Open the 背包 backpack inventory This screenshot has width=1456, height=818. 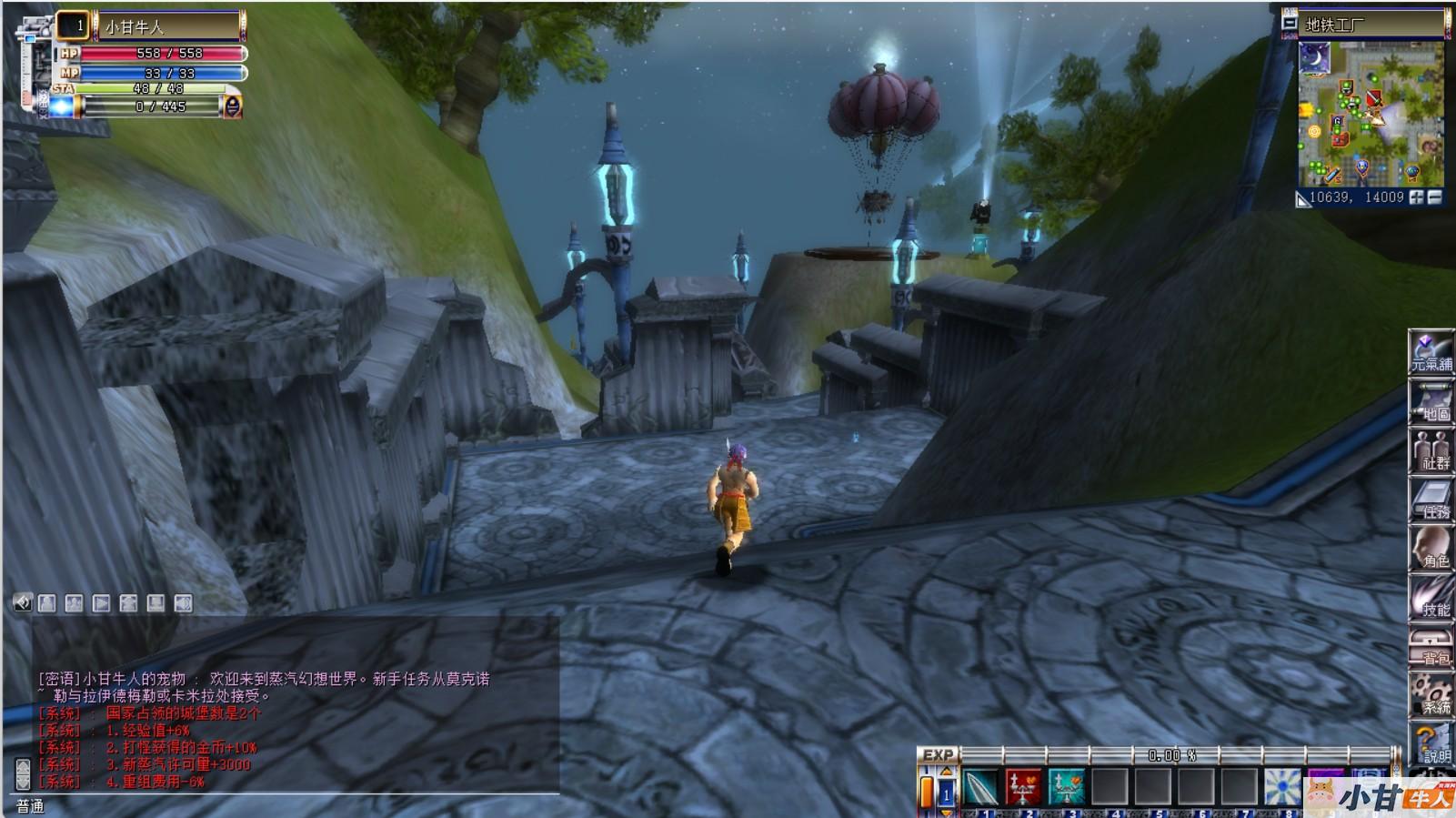click(1431, 647)
